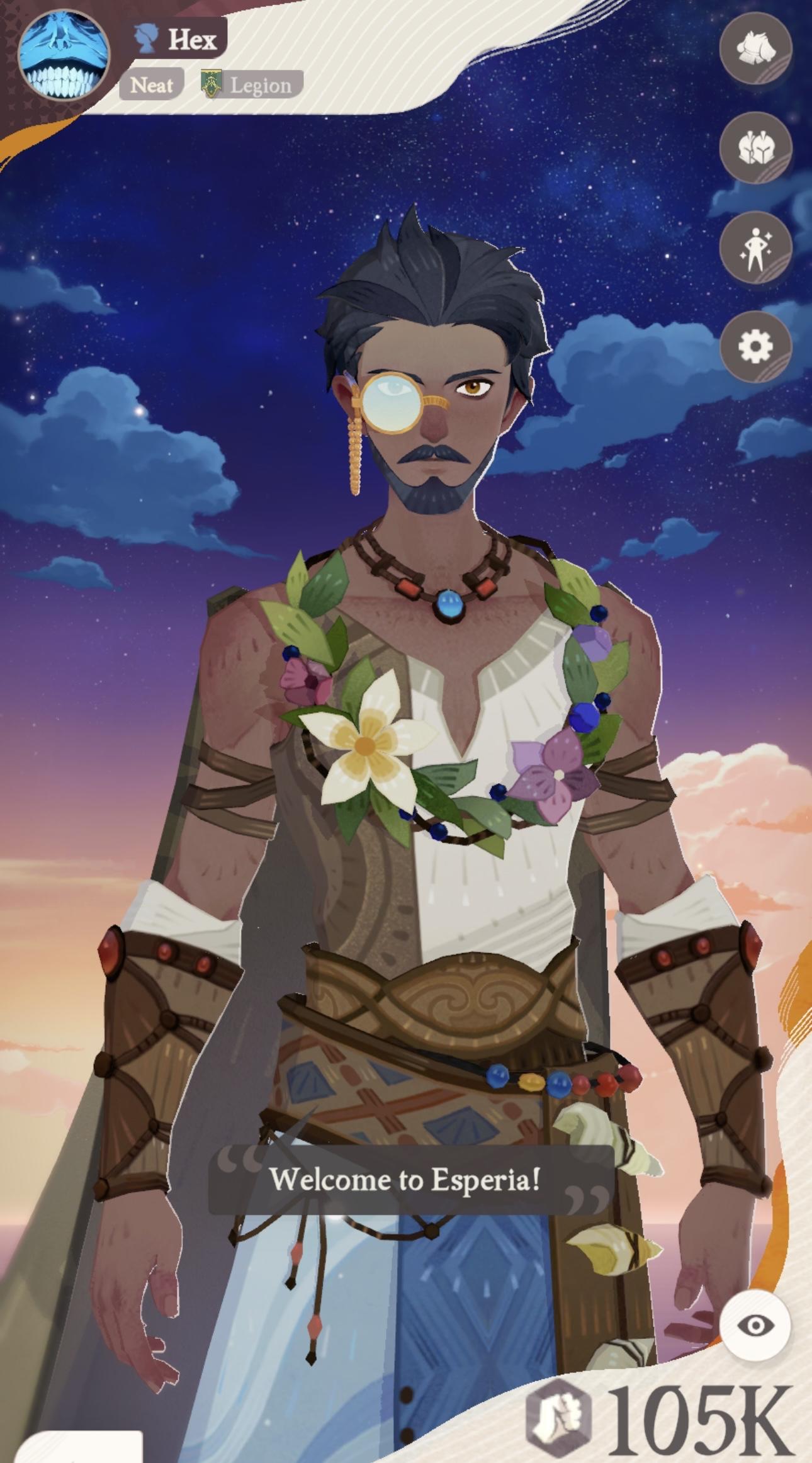812x1463 pixels.
Task: Click the green Legion banner icon
Action: tap(210, 82)
